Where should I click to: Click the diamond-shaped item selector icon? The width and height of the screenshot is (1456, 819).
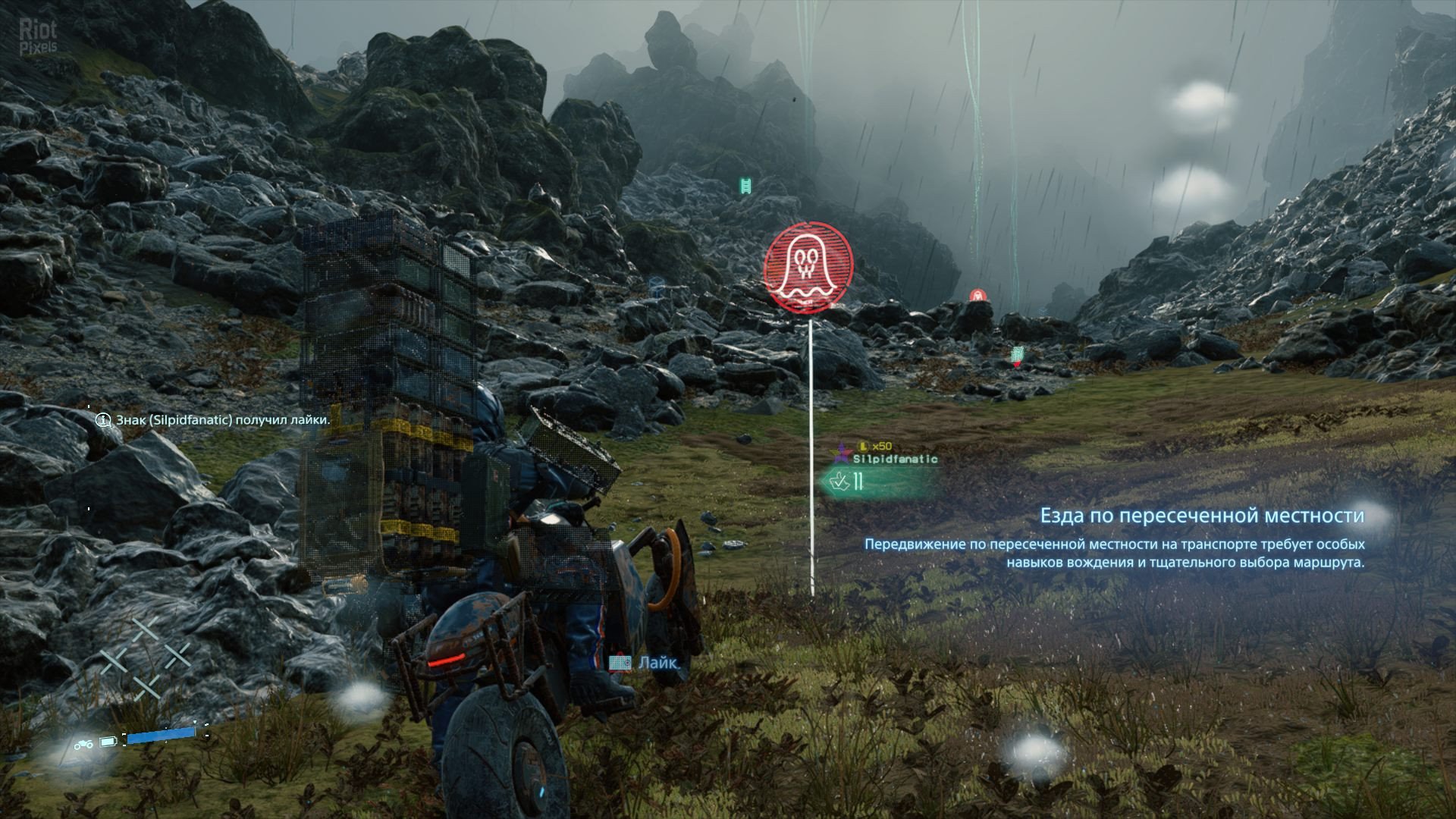coord(145,657)
